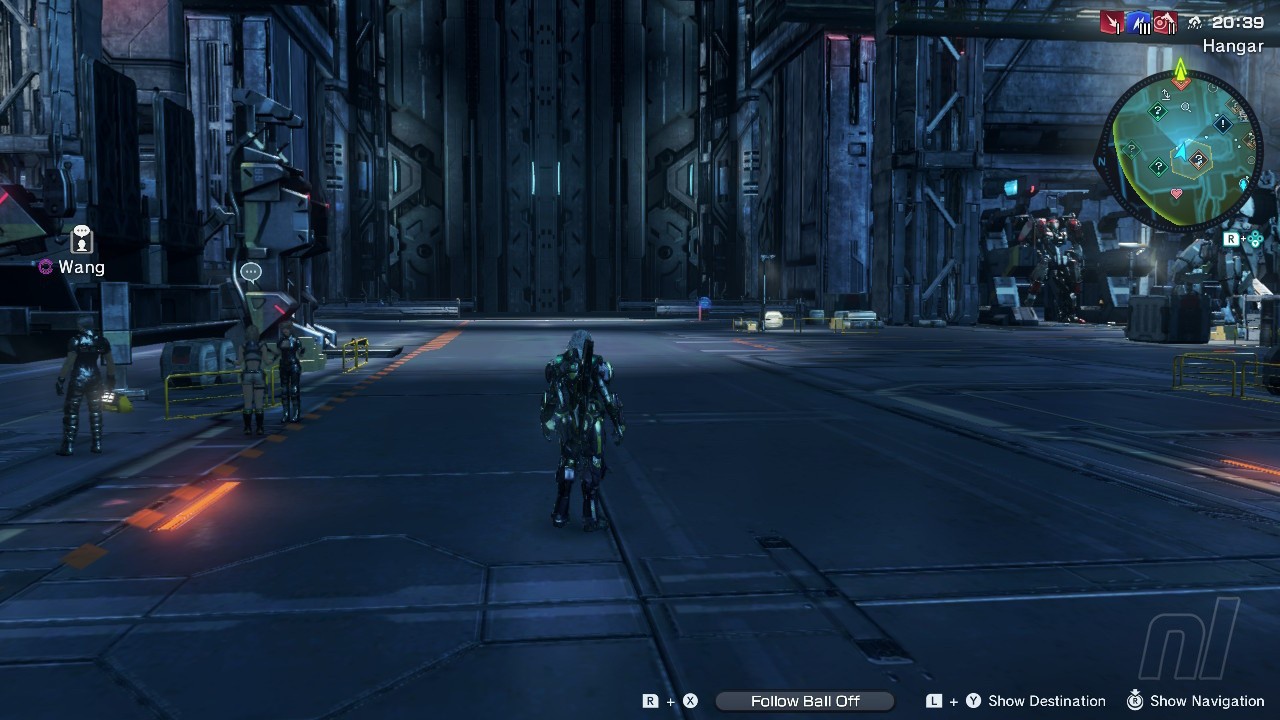Viewport: 1280px width, 720px height.
Task: Talk to Wang via portrait speech icon
Action: tap(82, 239)
